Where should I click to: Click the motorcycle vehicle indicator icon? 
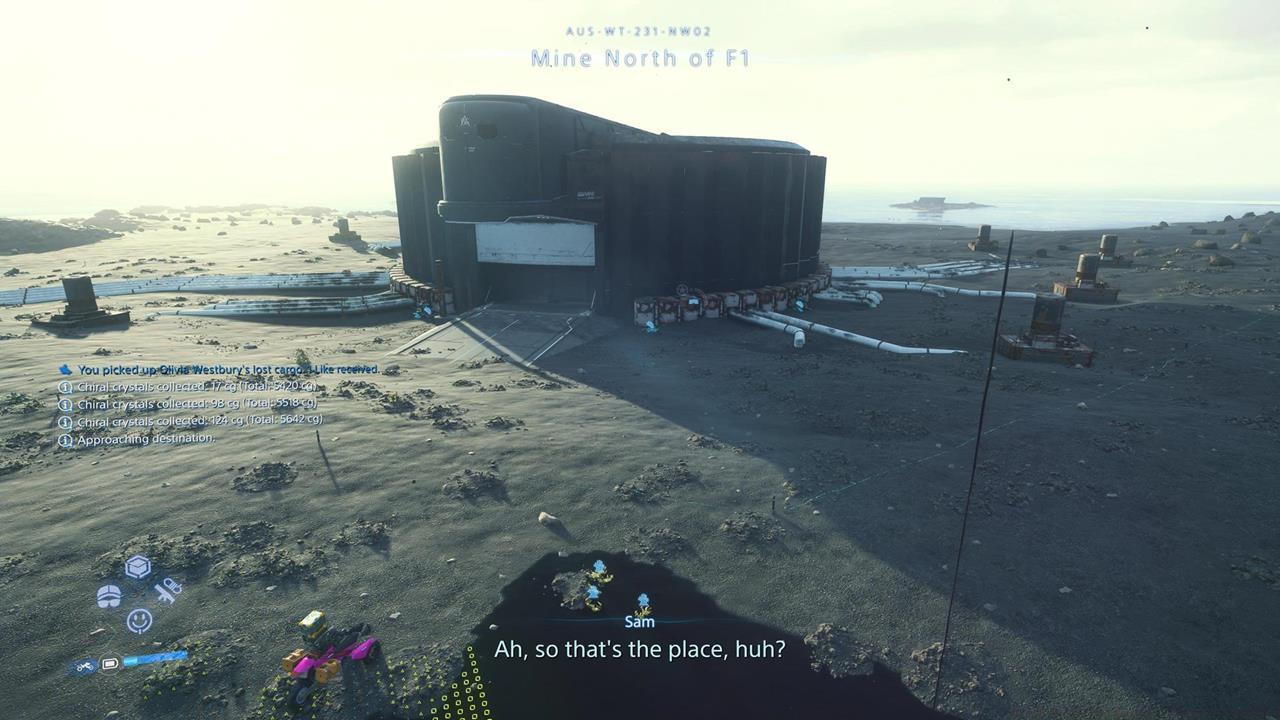(x=86, y=664)
